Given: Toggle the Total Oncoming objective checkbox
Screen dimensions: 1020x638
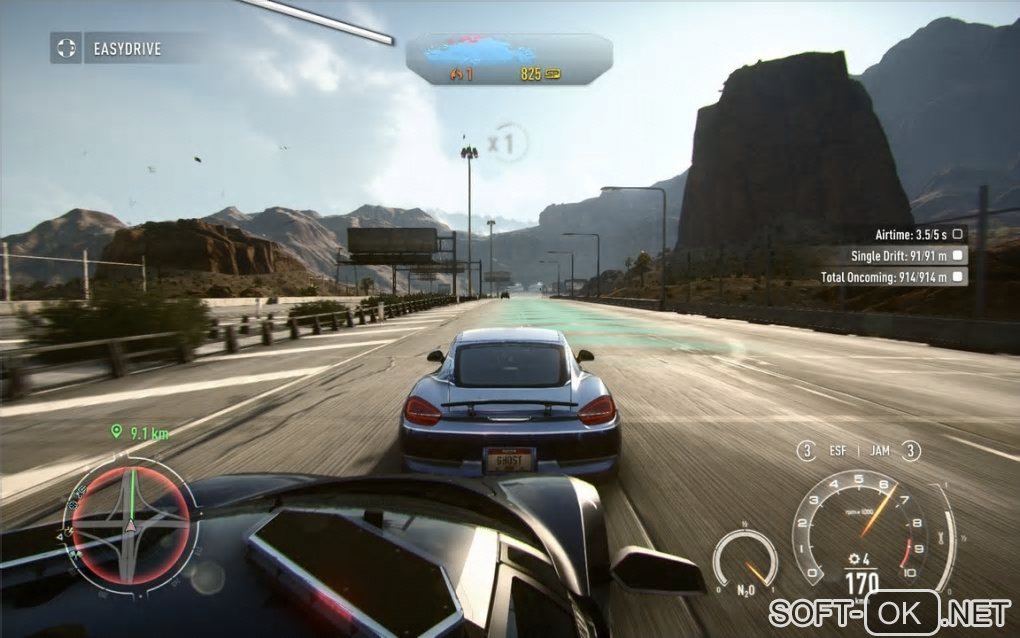Looking at the screenshot, I should (957, 277).
